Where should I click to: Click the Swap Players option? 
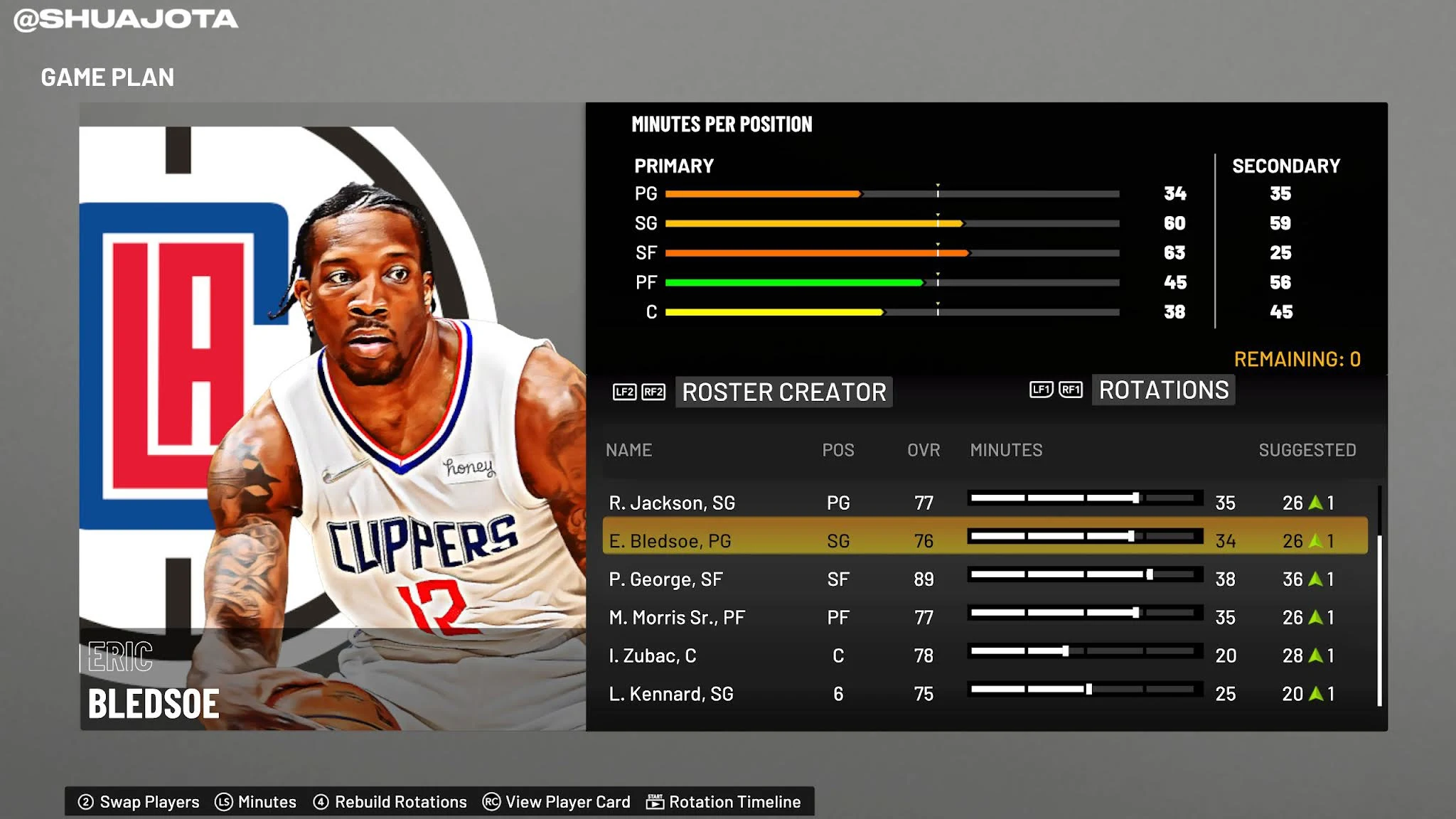tap(139, 802)
